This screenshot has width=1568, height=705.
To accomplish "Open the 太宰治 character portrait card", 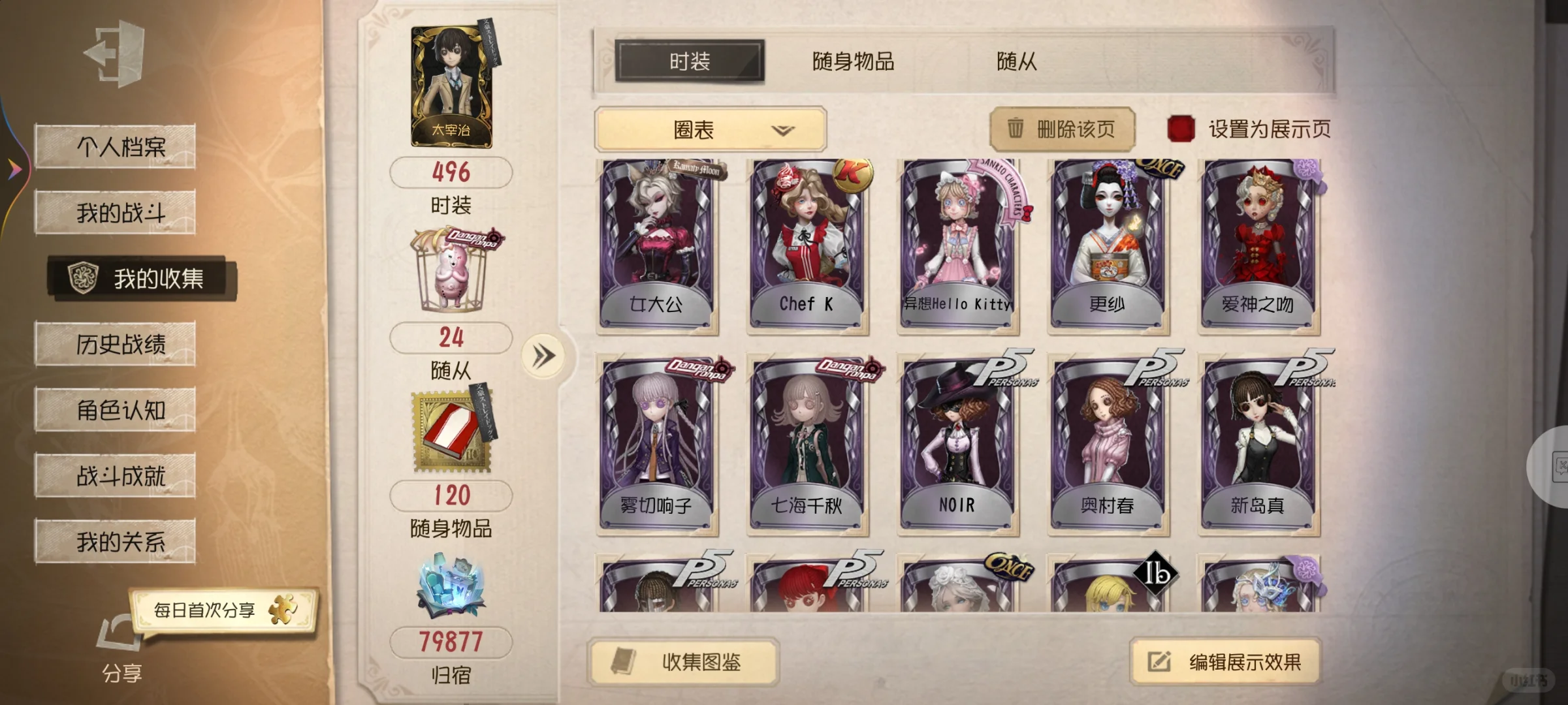I will tap(450, 87).
